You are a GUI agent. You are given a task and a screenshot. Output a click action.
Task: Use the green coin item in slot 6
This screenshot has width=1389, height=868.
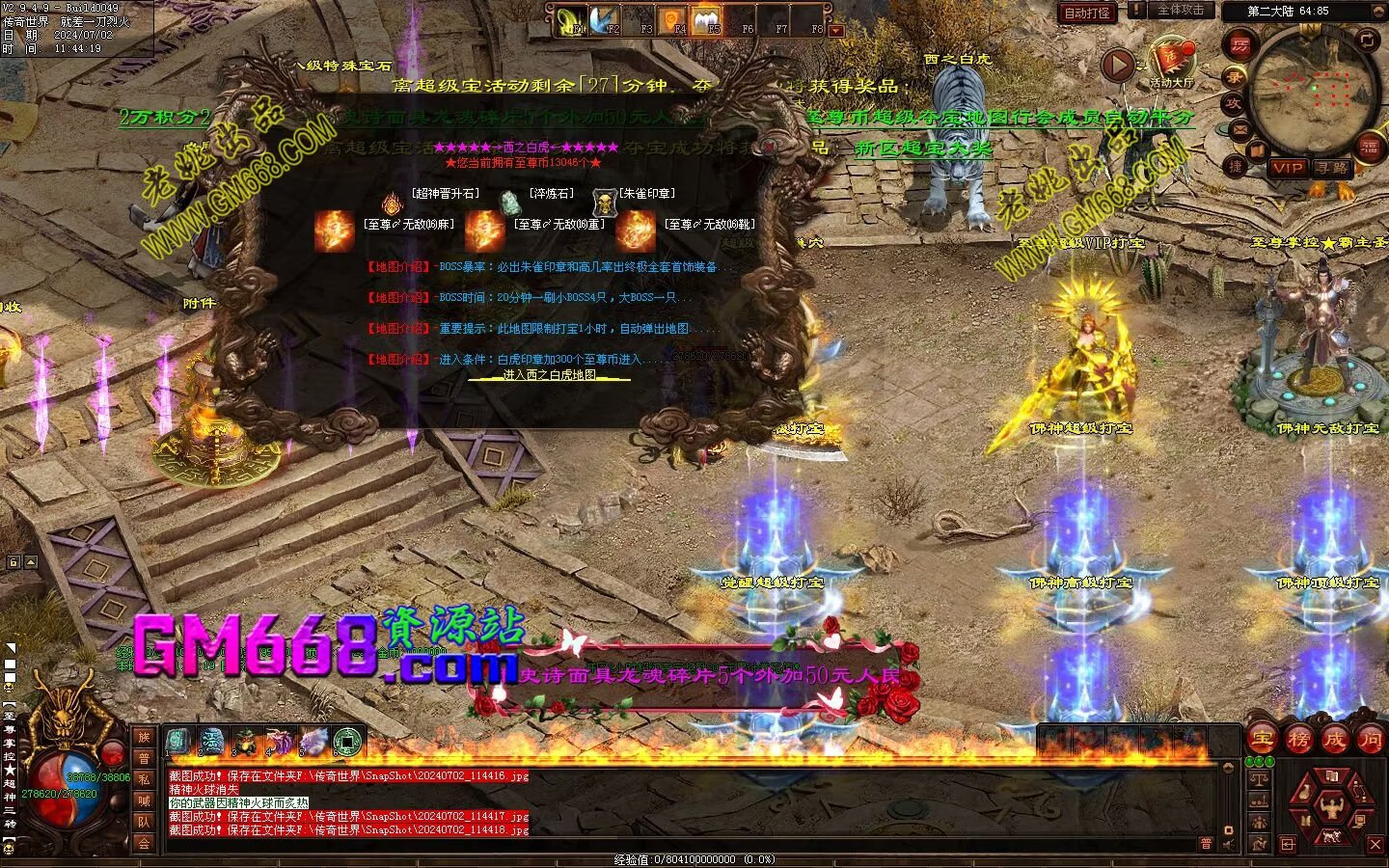pyautogui.click(x=347, y=742)
